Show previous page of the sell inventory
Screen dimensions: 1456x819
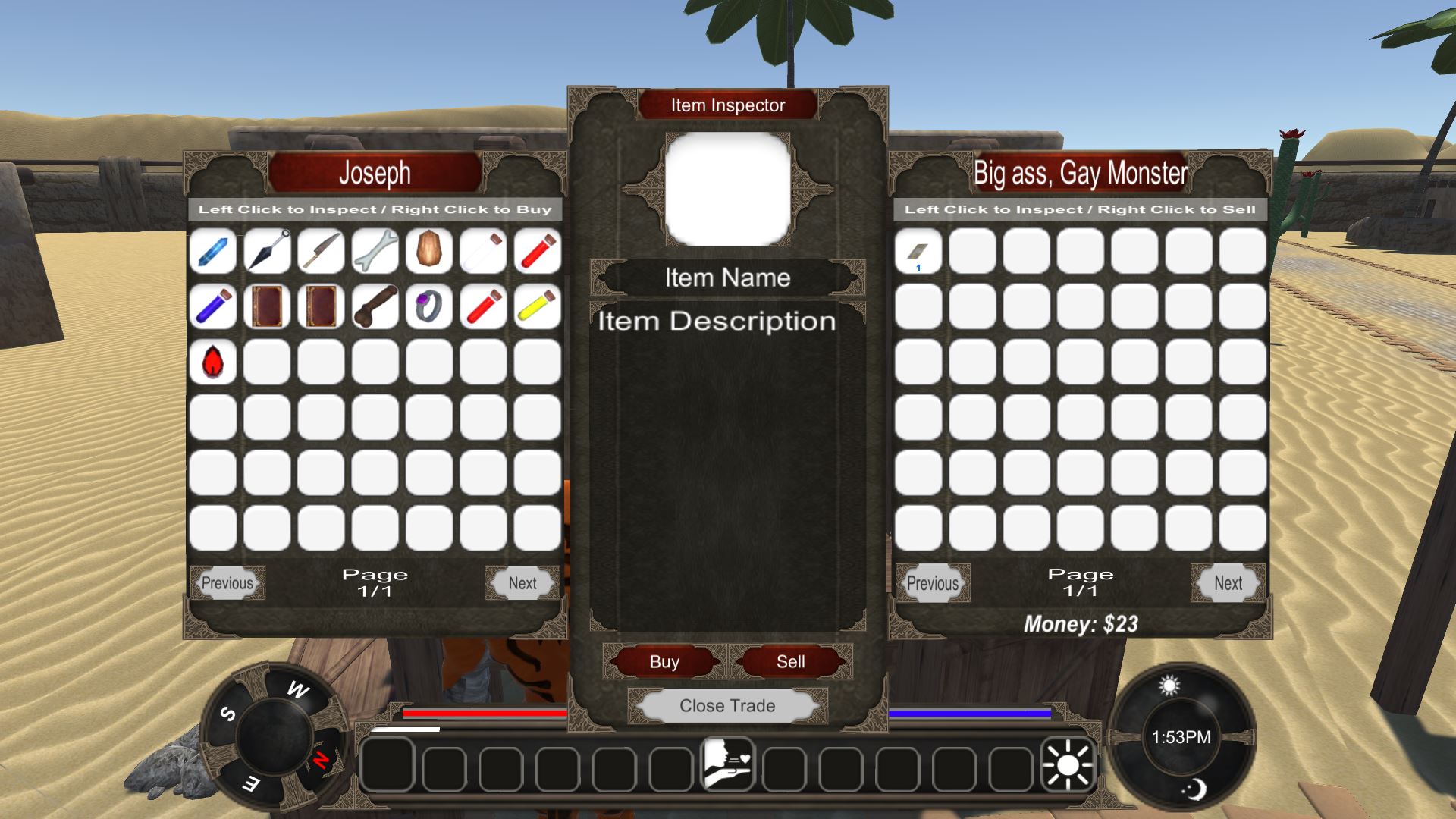933,583
